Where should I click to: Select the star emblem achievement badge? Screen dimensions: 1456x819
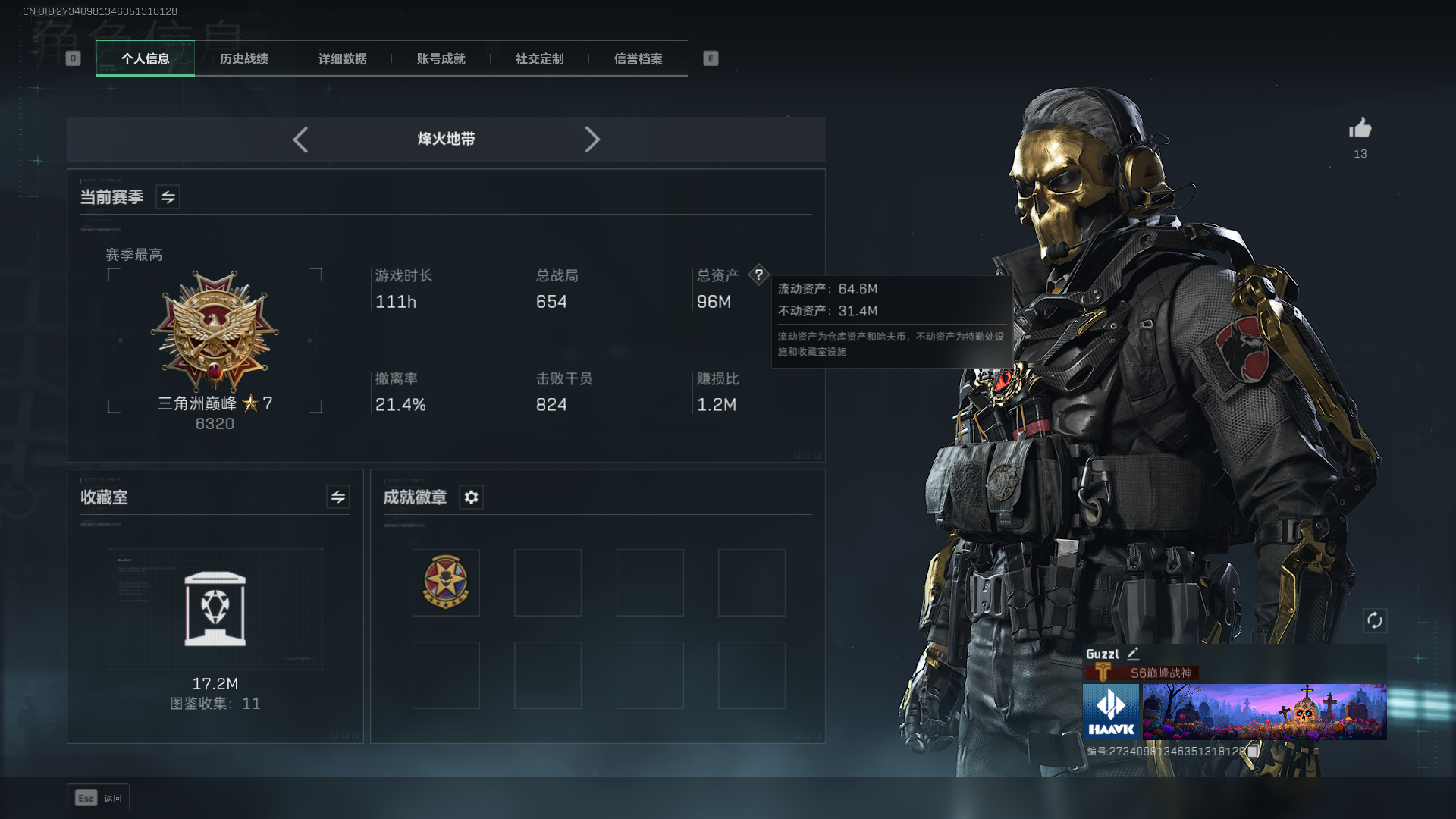coord(446,582)
